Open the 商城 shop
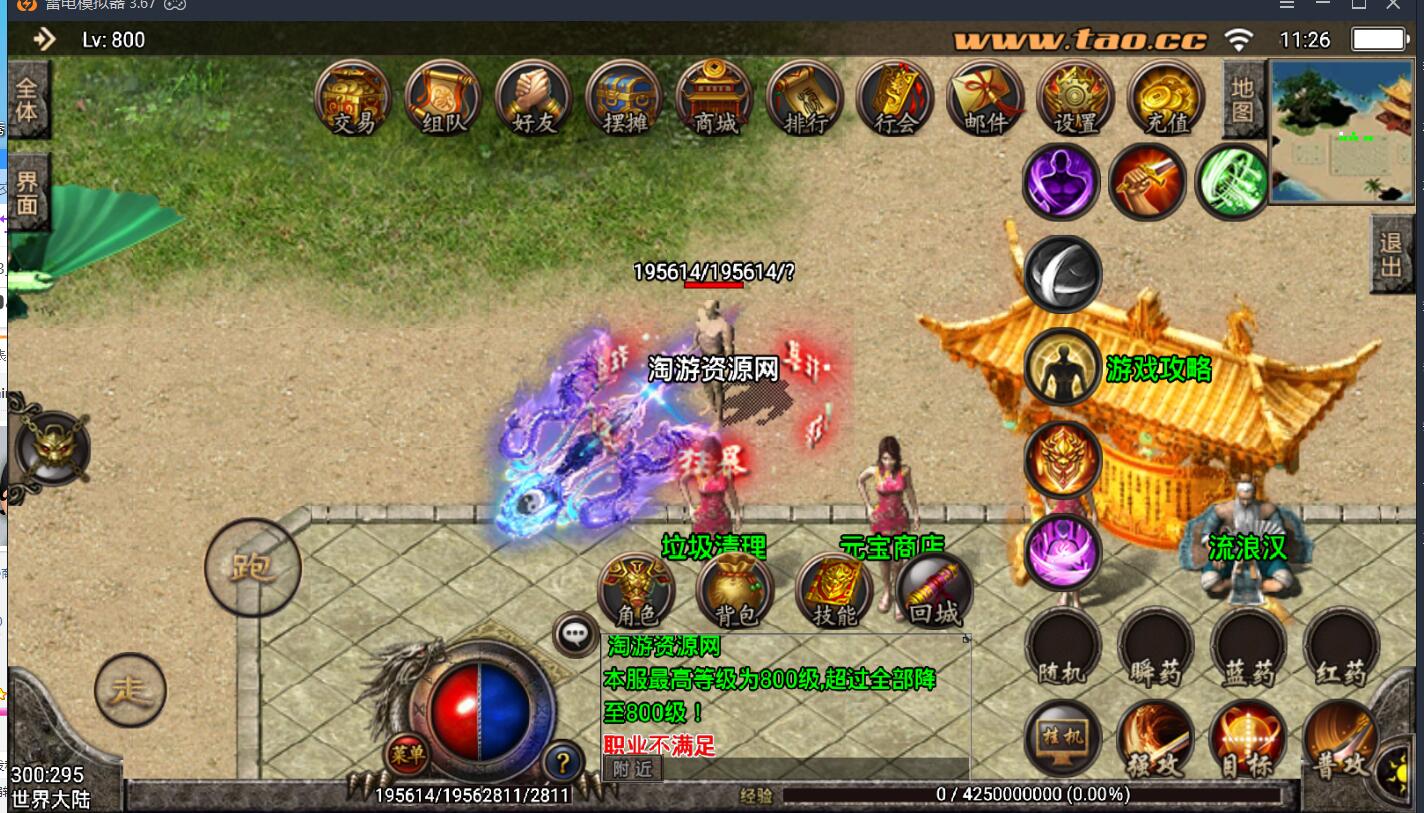1424x813 pixels. [714, 98]
